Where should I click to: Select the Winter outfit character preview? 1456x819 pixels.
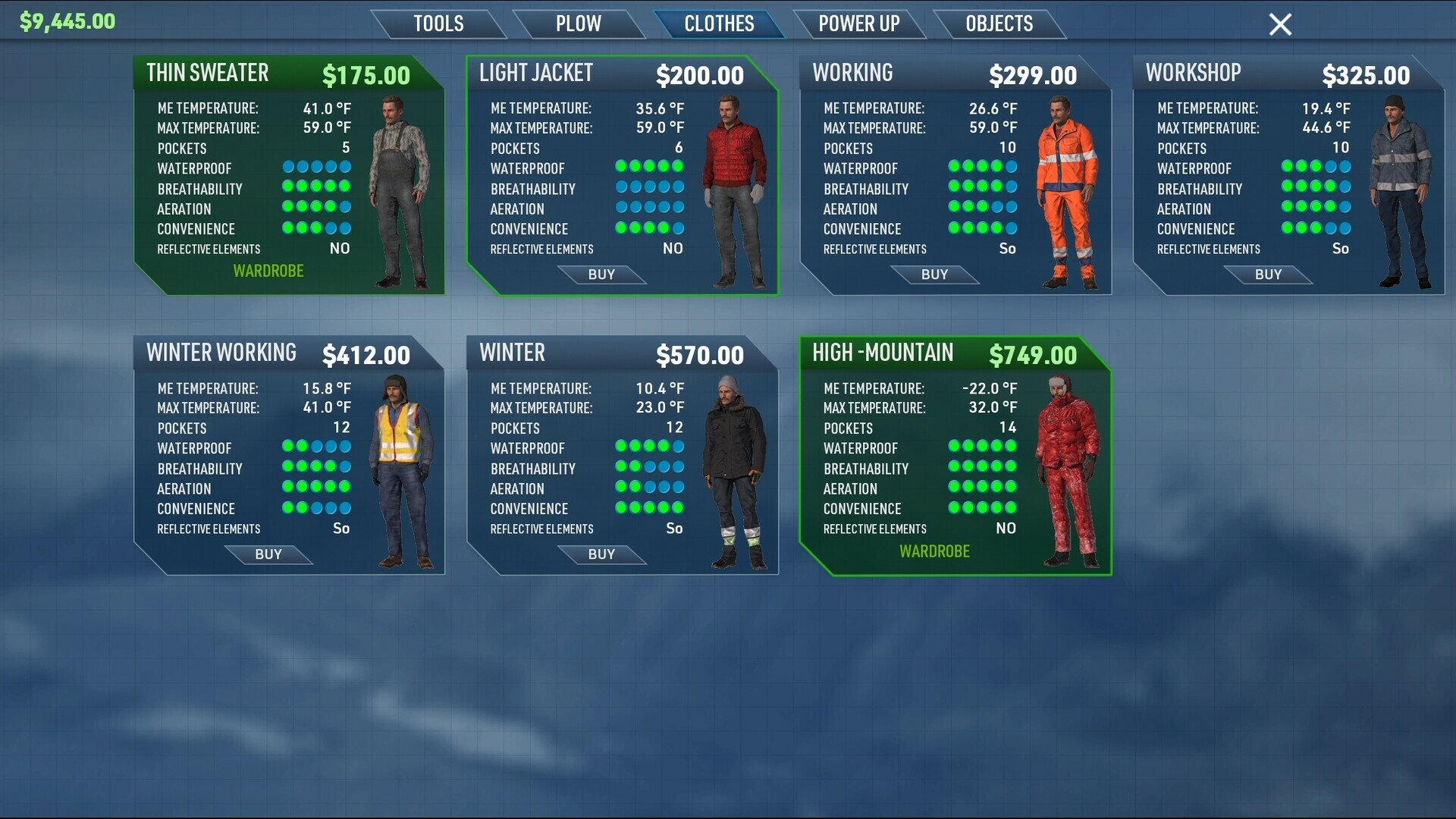(731, 470)
